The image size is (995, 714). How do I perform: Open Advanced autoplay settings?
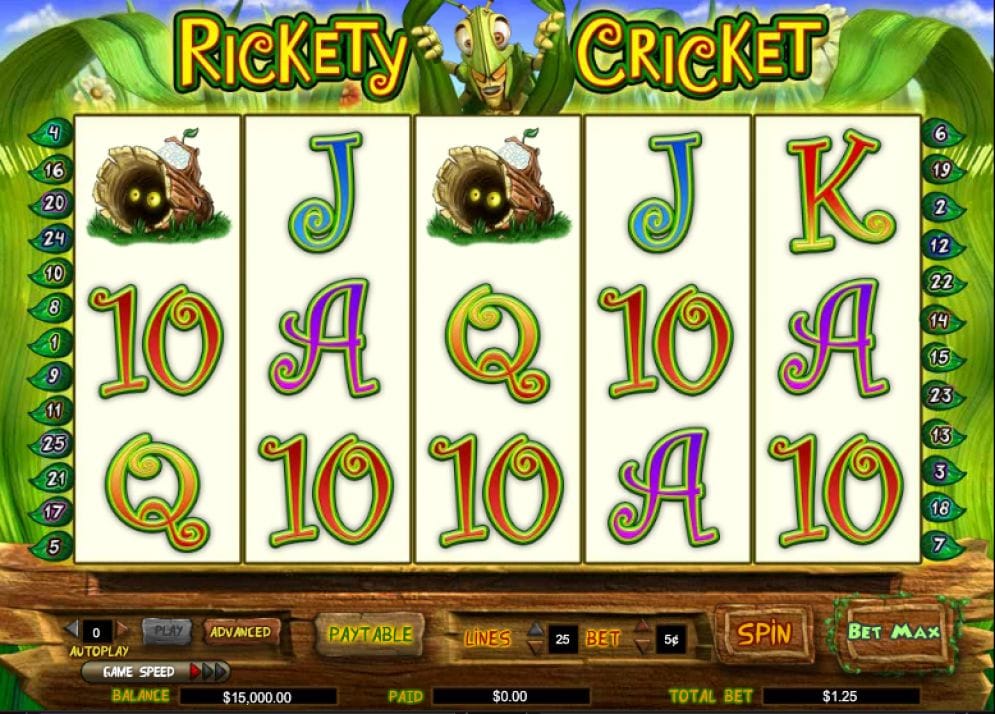pyautogui.click(x=240, y=632)
